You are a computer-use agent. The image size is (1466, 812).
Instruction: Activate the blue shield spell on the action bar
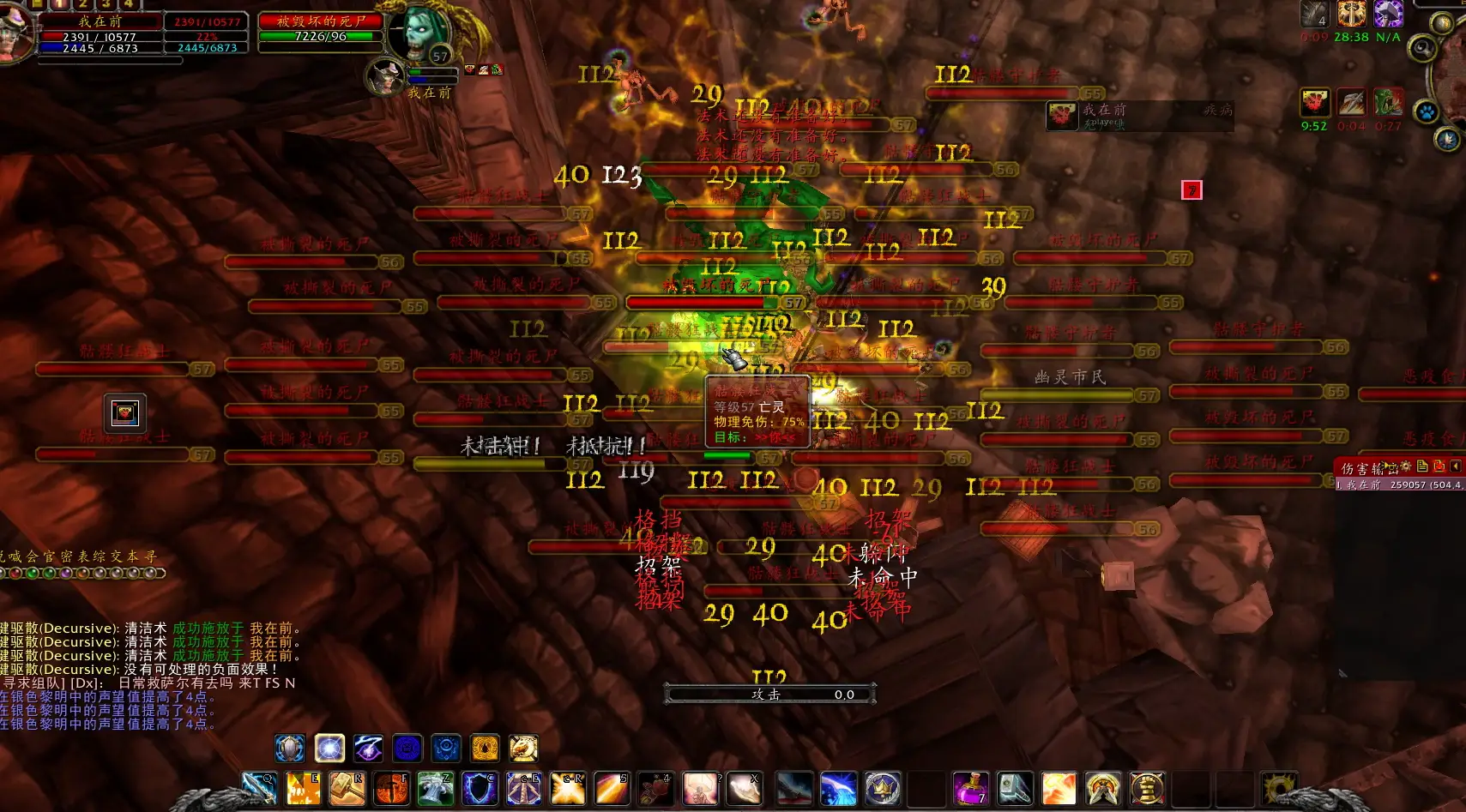point(480,787)
